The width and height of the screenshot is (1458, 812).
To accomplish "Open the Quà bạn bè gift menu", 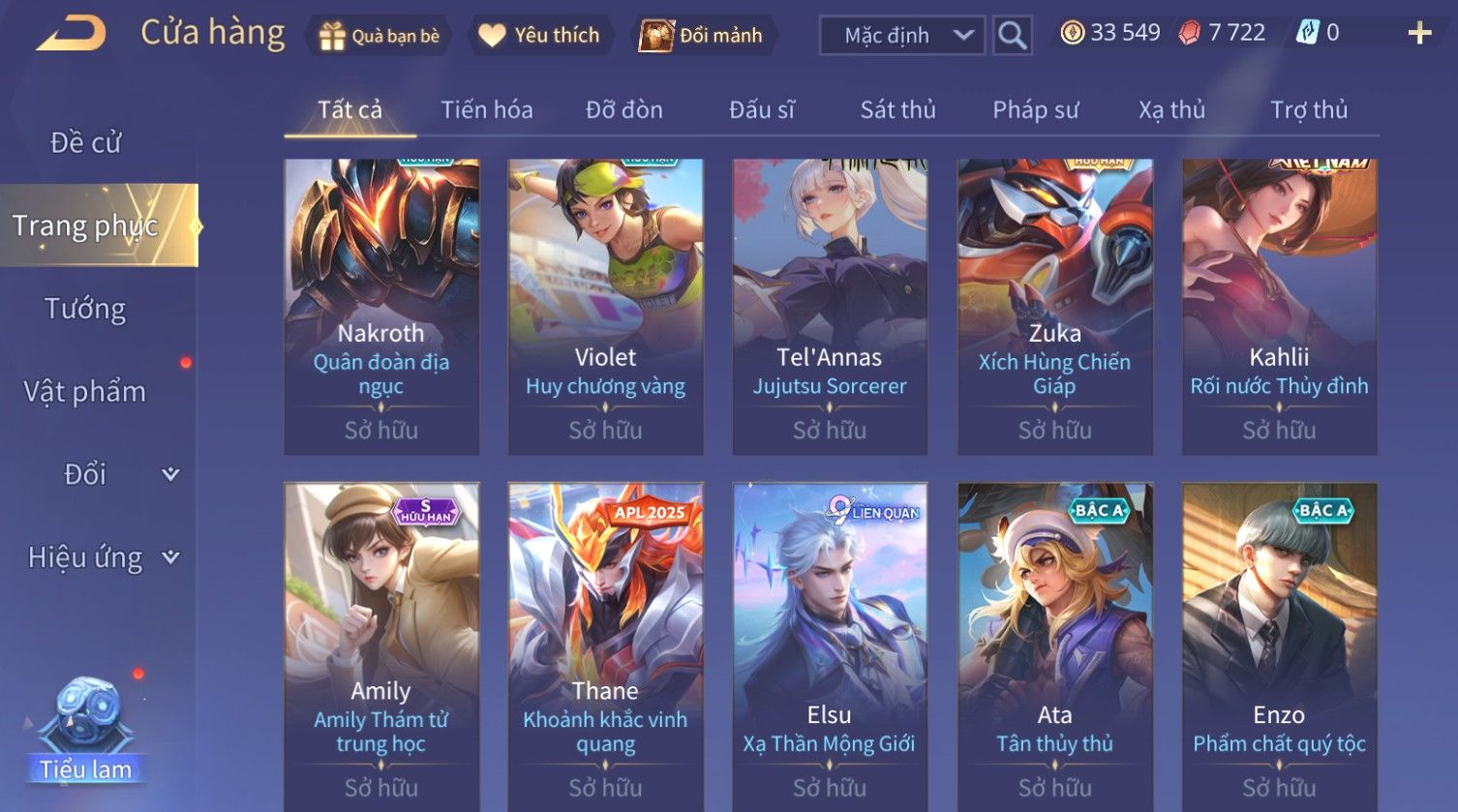I will [379, 36].
